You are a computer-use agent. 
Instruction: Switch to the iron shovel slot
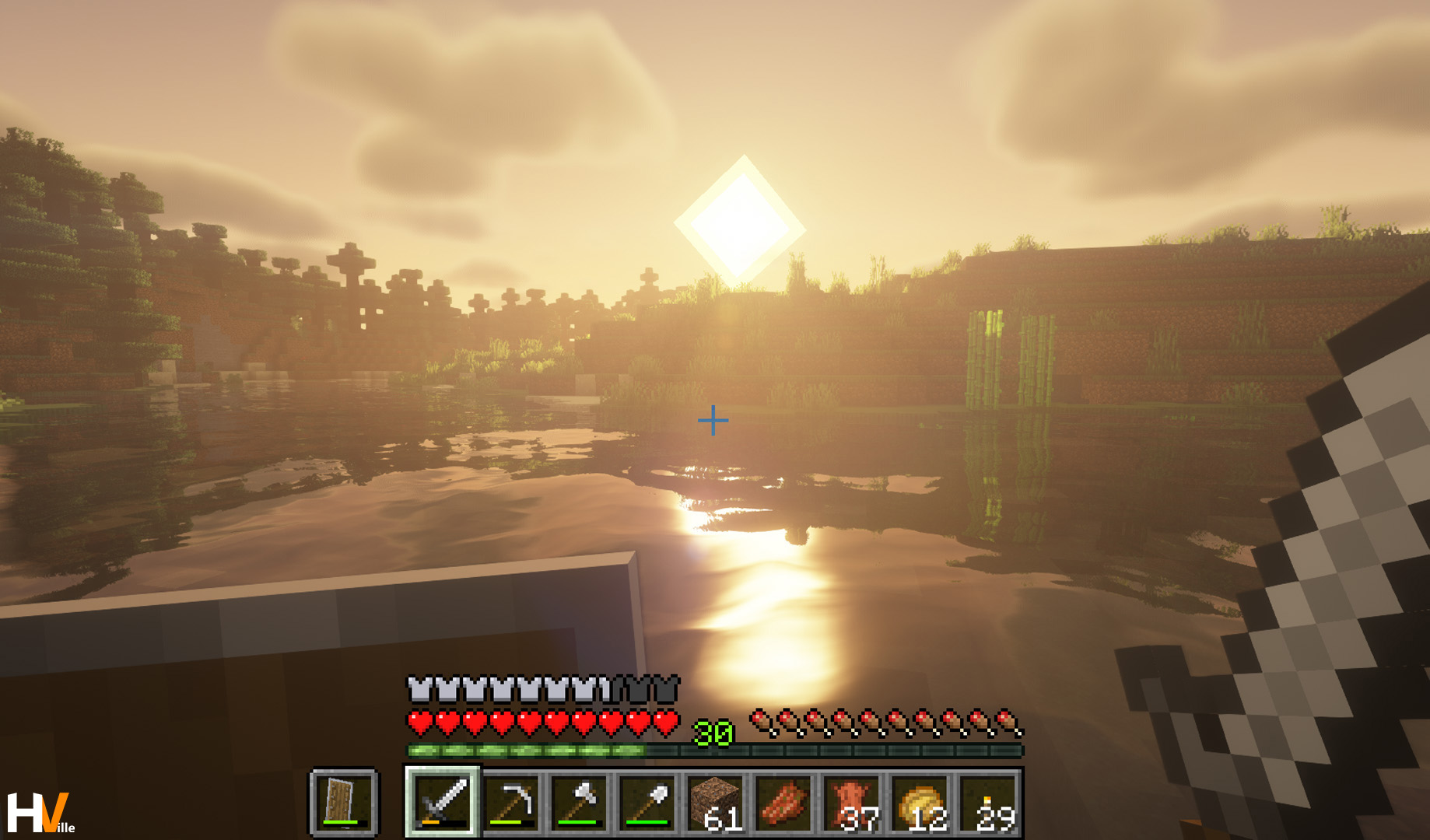click(x=648, y=803)
